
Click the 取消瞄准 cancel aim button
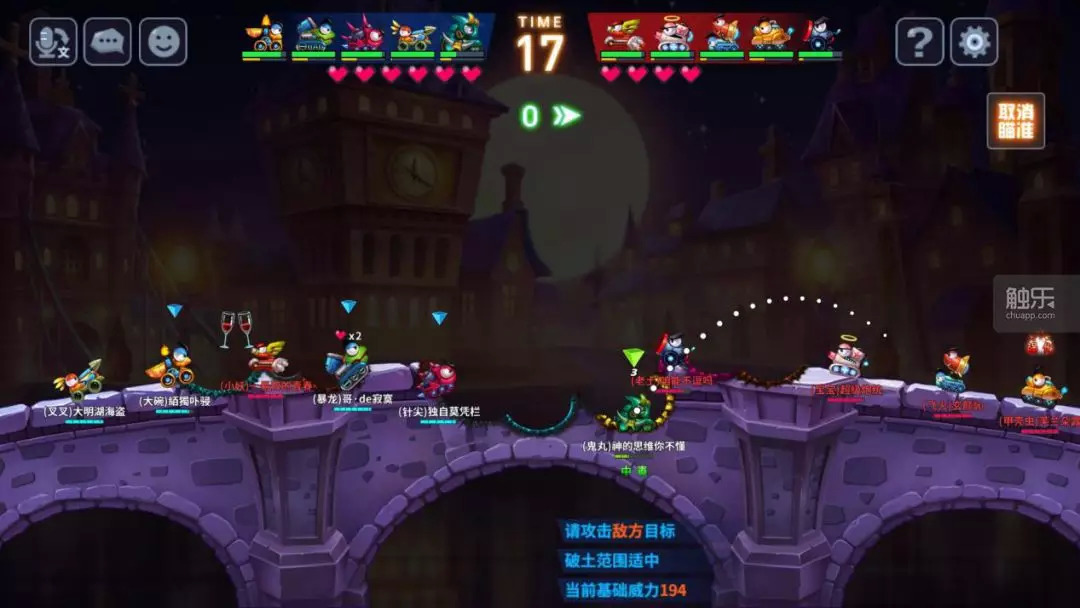click(1015, 121)
